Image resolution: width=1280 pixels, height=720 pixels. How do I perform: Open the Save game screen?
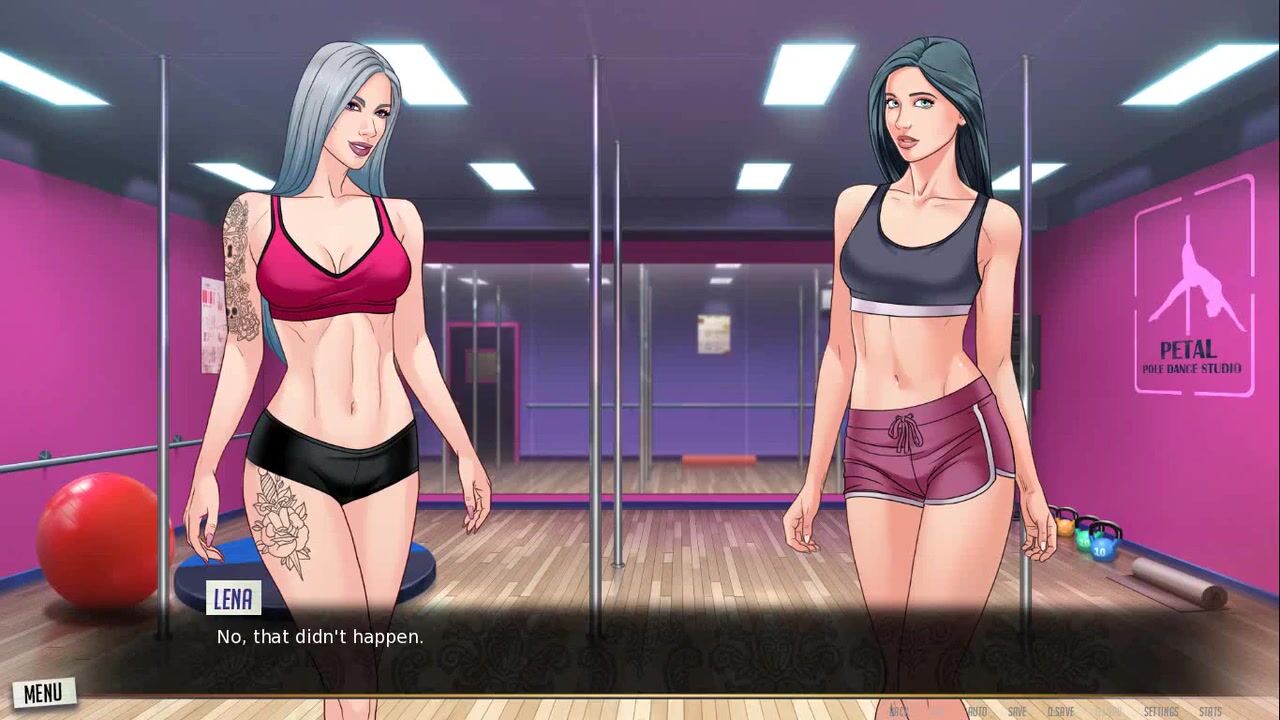(1017, 711)
